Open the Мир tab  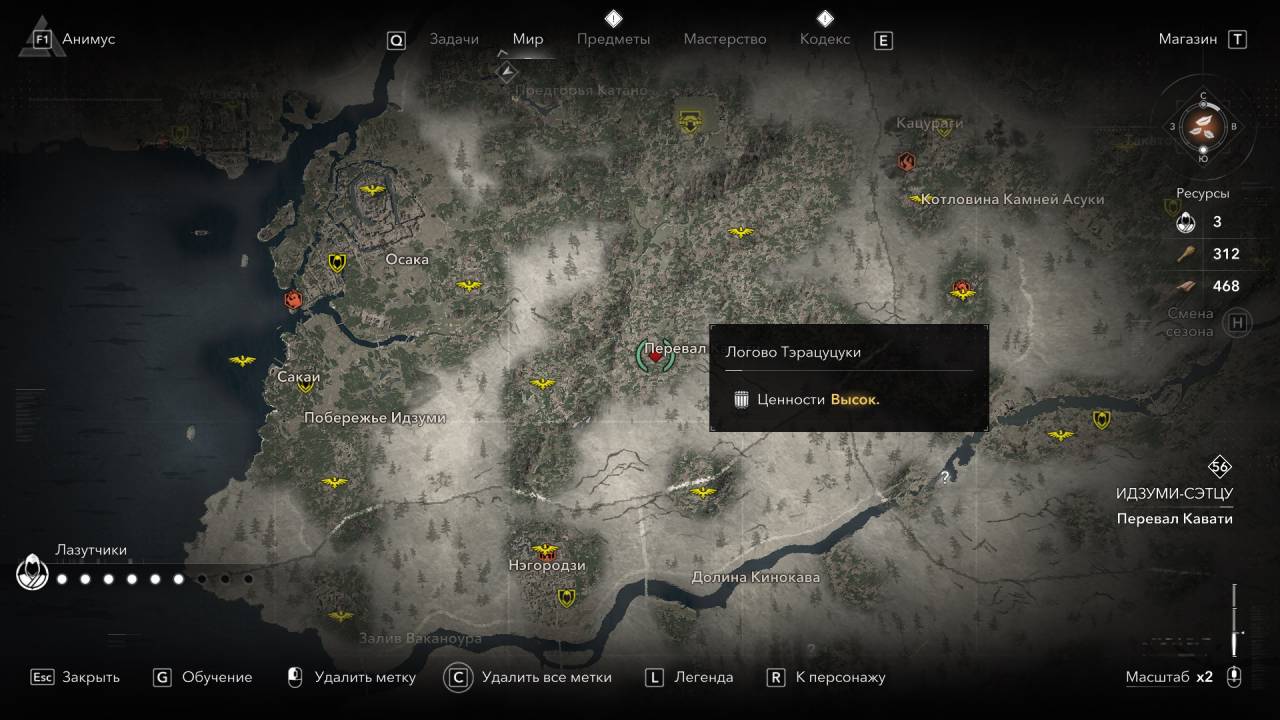[x=528, y=39]
